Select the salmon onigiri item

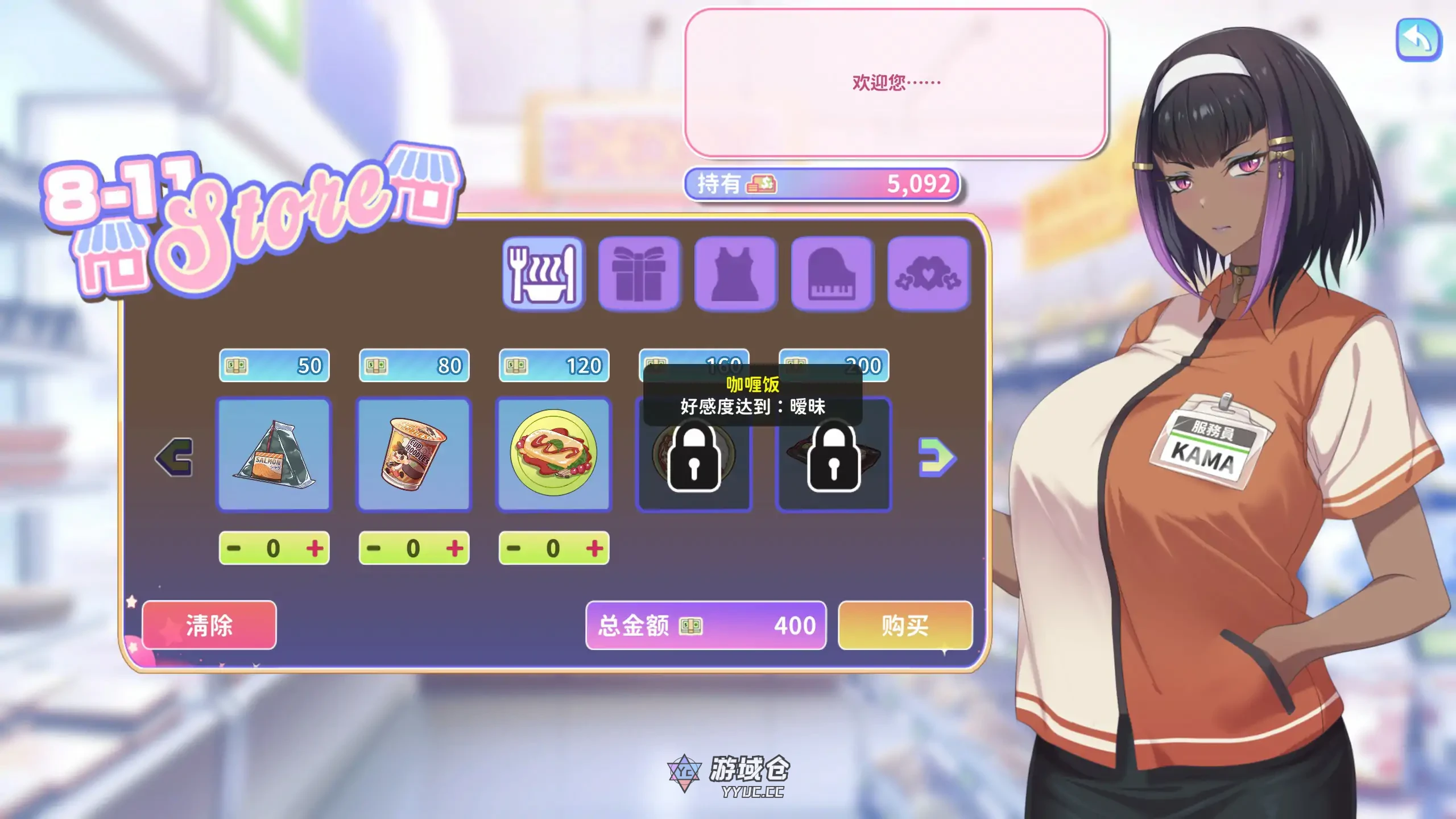pyautogui.click(x=275, y=455)
